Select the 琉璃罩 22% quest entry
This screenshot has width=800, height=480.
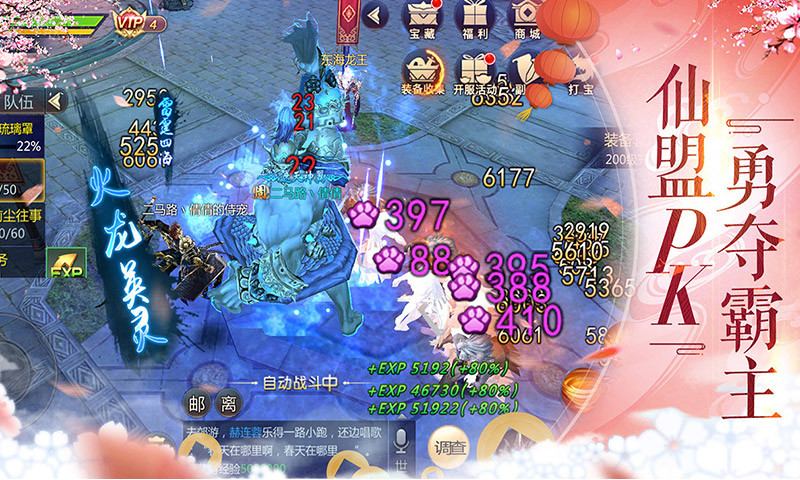point(22,137)
